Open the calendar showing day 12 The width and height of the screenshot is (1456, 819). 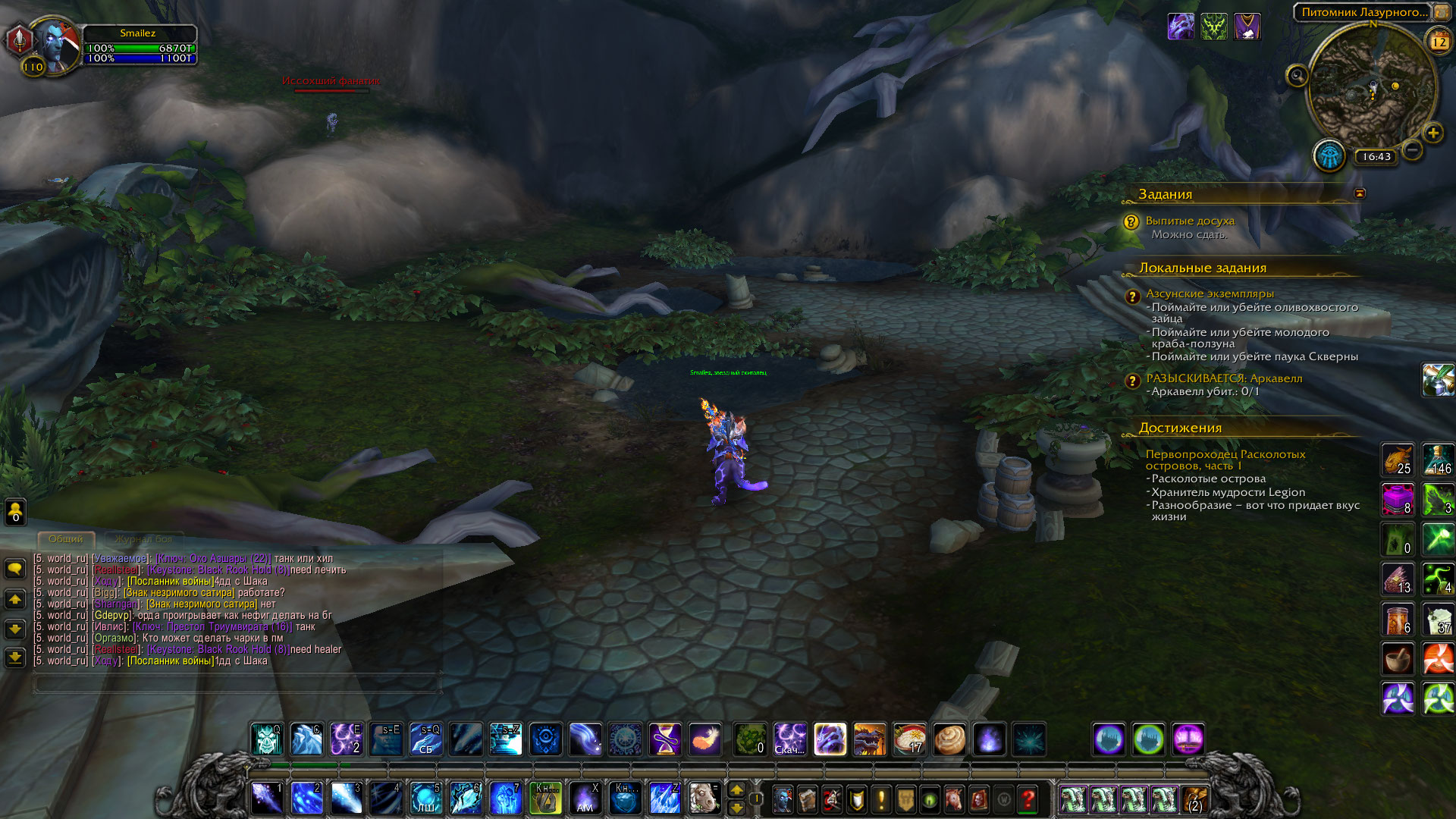coord(1439,42)
